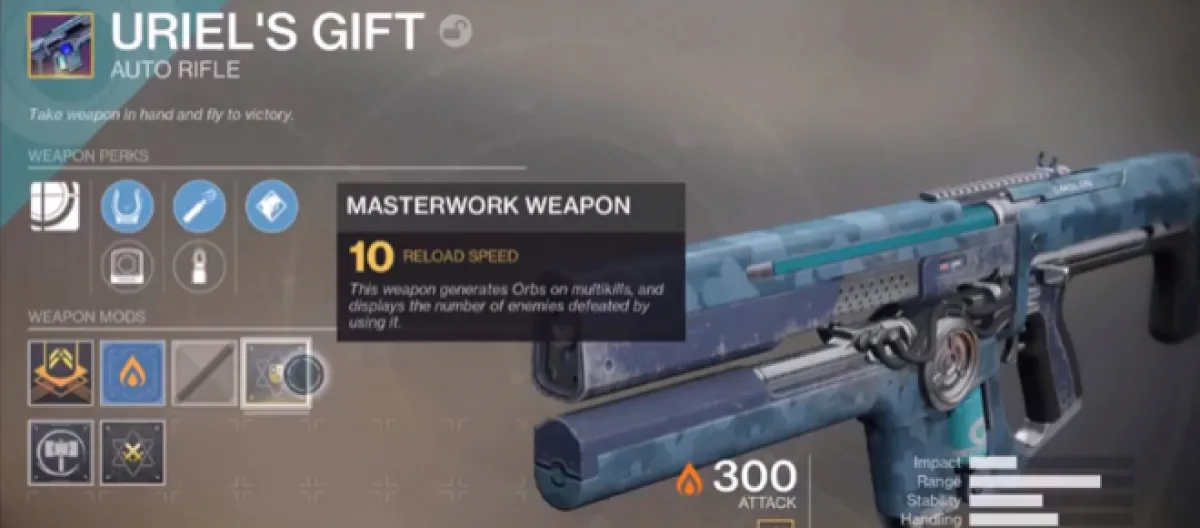The image size is (1200, 528).
Task: Click the Uriel's Gift weapon icon thumbnail
Action: [61, 45]
